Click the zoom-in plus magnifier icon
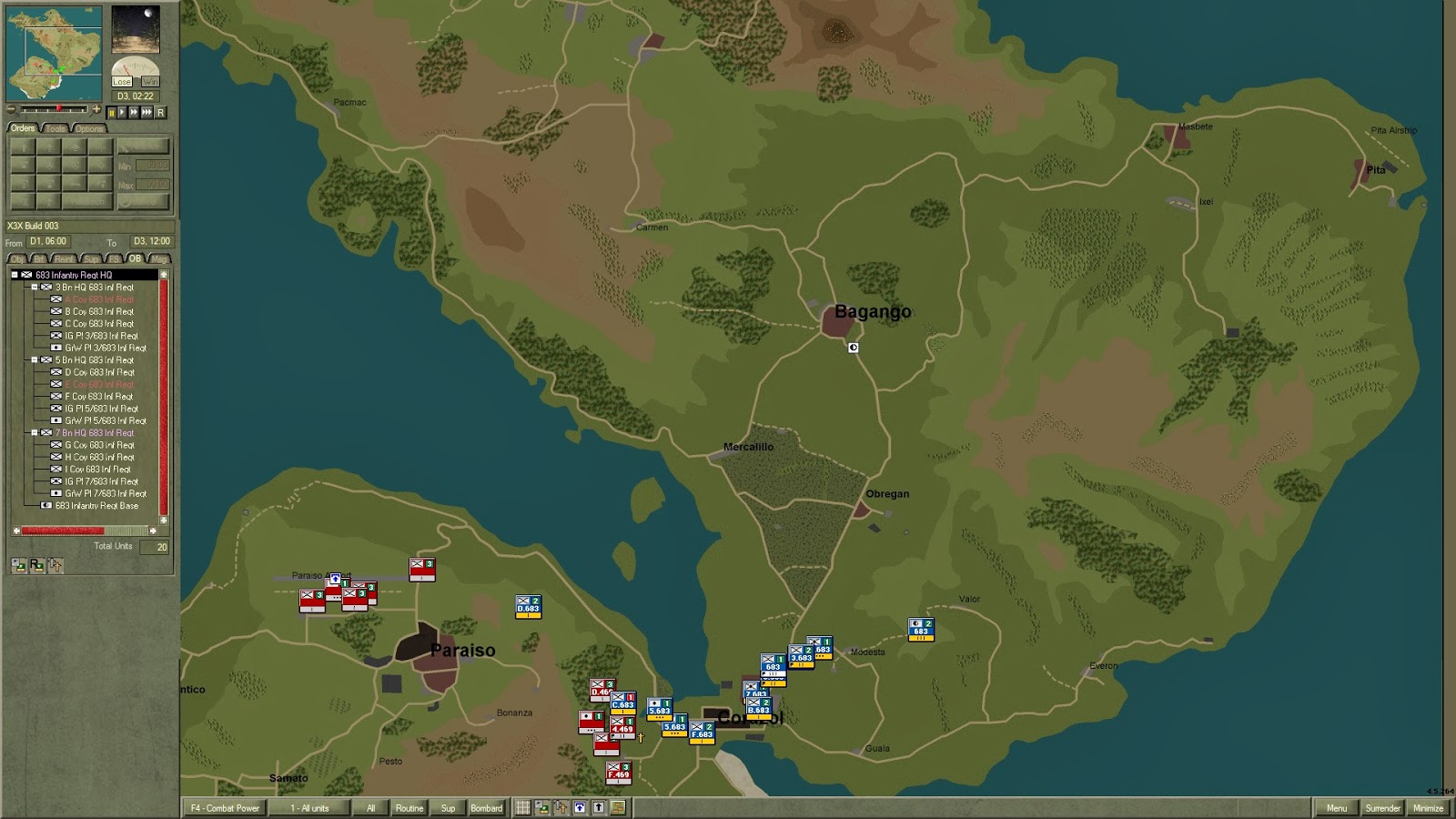This screenshot has height=819, width=1456. pyautogui.click(x=97, y=109)
